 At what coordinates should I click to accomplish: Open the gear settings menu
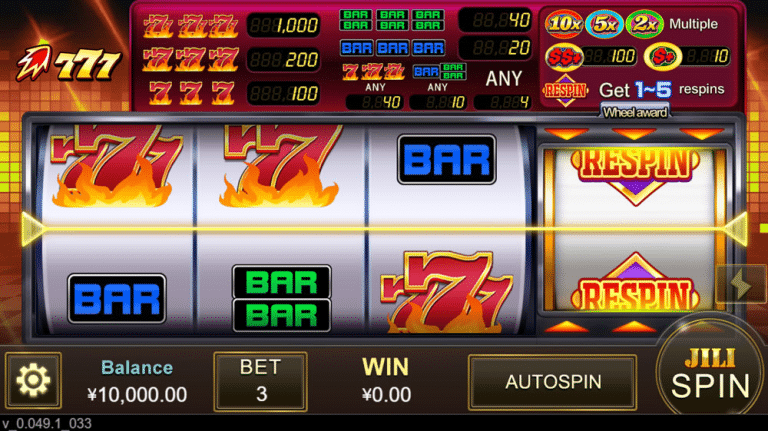tap(33, 380)
